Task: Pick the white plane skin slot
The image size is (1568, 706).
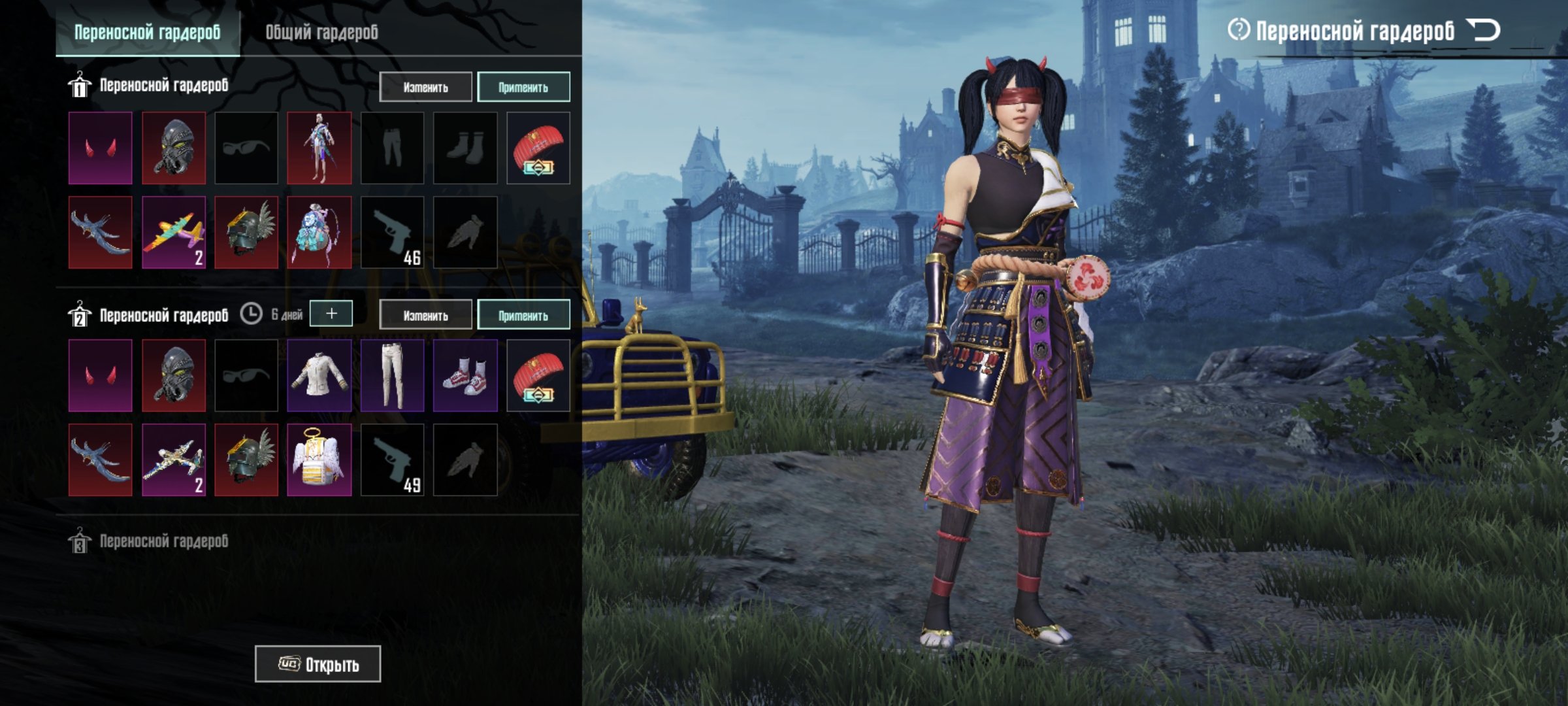Action: point(174,460)
